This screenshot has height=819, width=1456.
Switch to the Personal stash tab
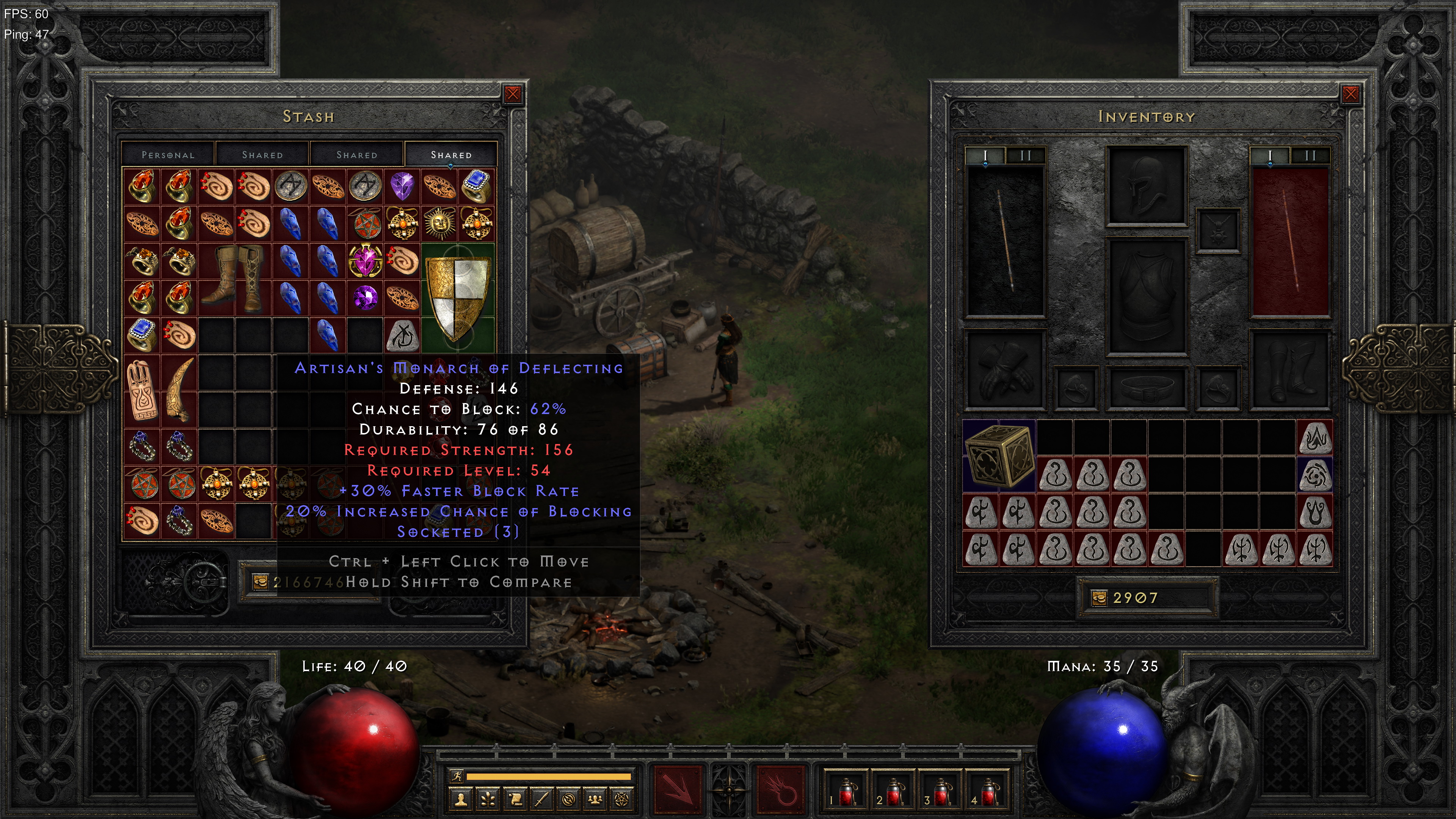[x=167, y=154]
